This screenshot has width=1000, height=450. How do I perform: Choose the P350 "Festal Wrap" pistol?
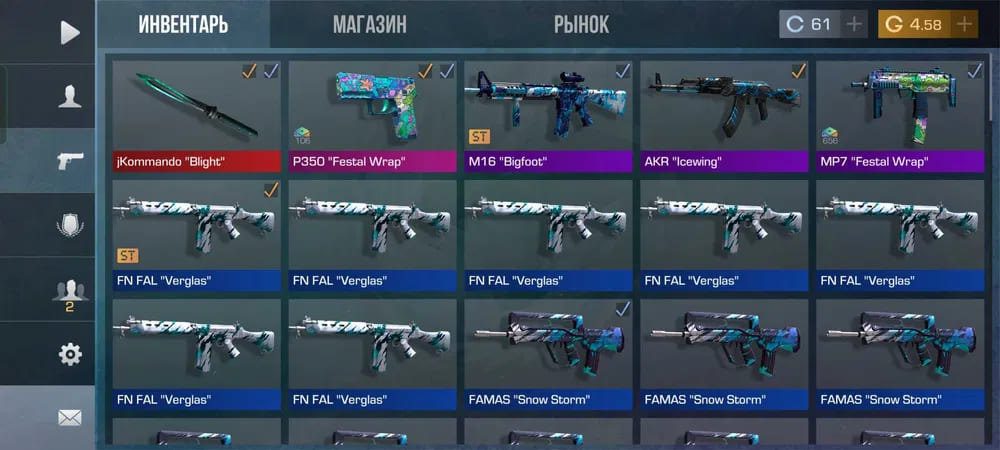372,115
